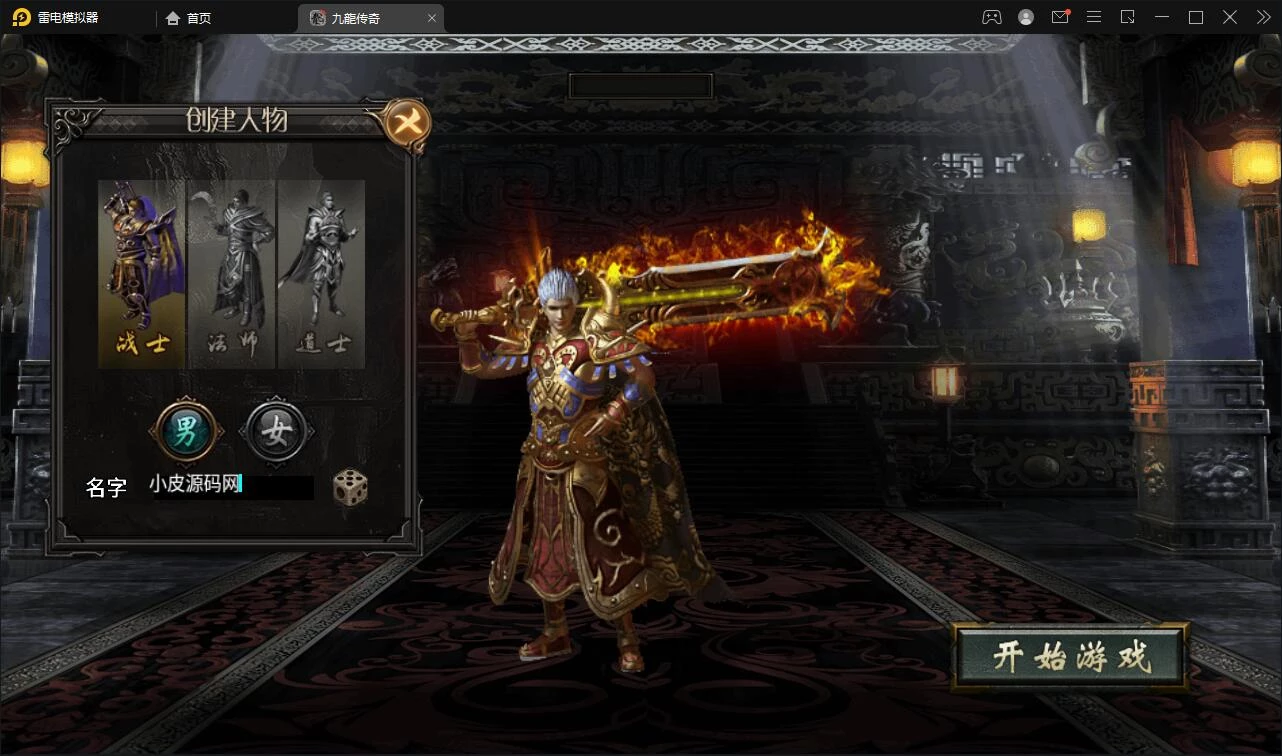
Task: Pick the 道士 taoist class
Action: click(321, 273)
